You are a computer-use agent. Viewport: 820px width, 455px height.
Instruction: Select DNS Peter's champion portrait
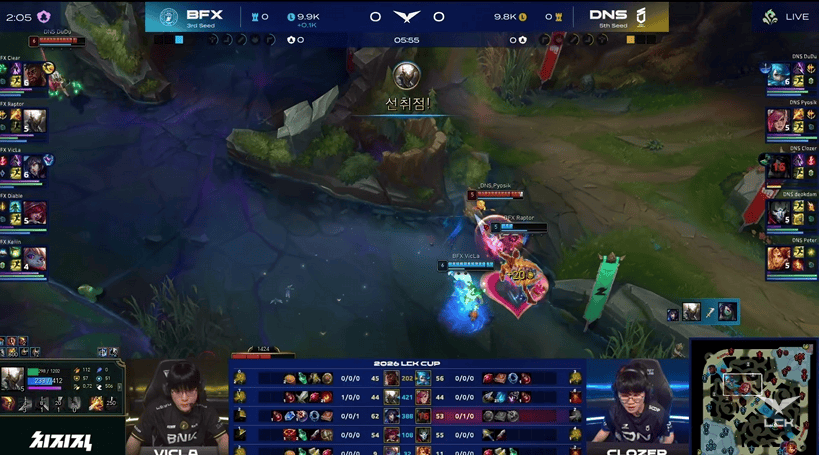pos(778,259)
